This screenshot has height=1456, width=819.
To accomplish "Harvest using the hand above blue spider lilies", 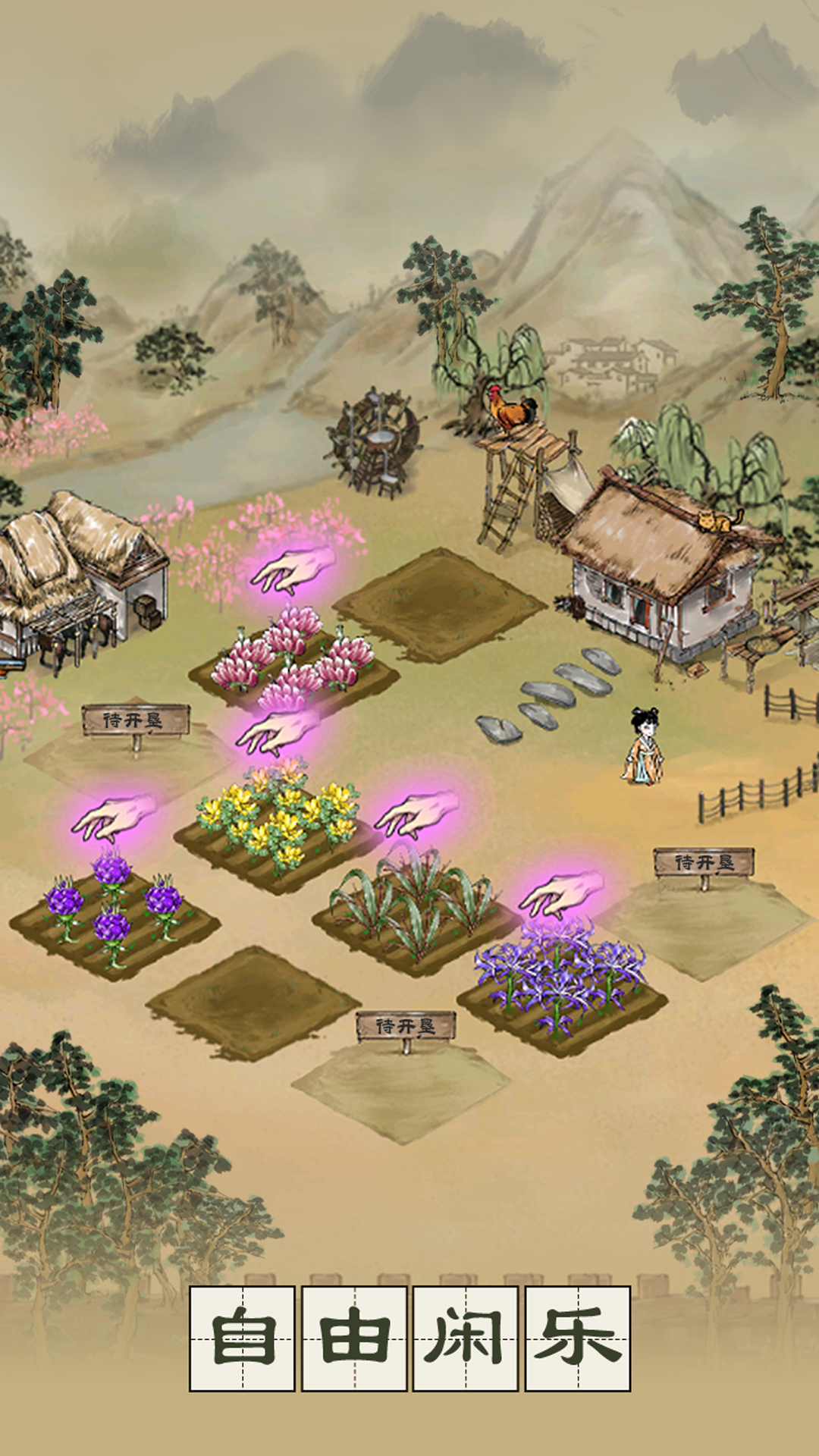I will coord(561,895).
